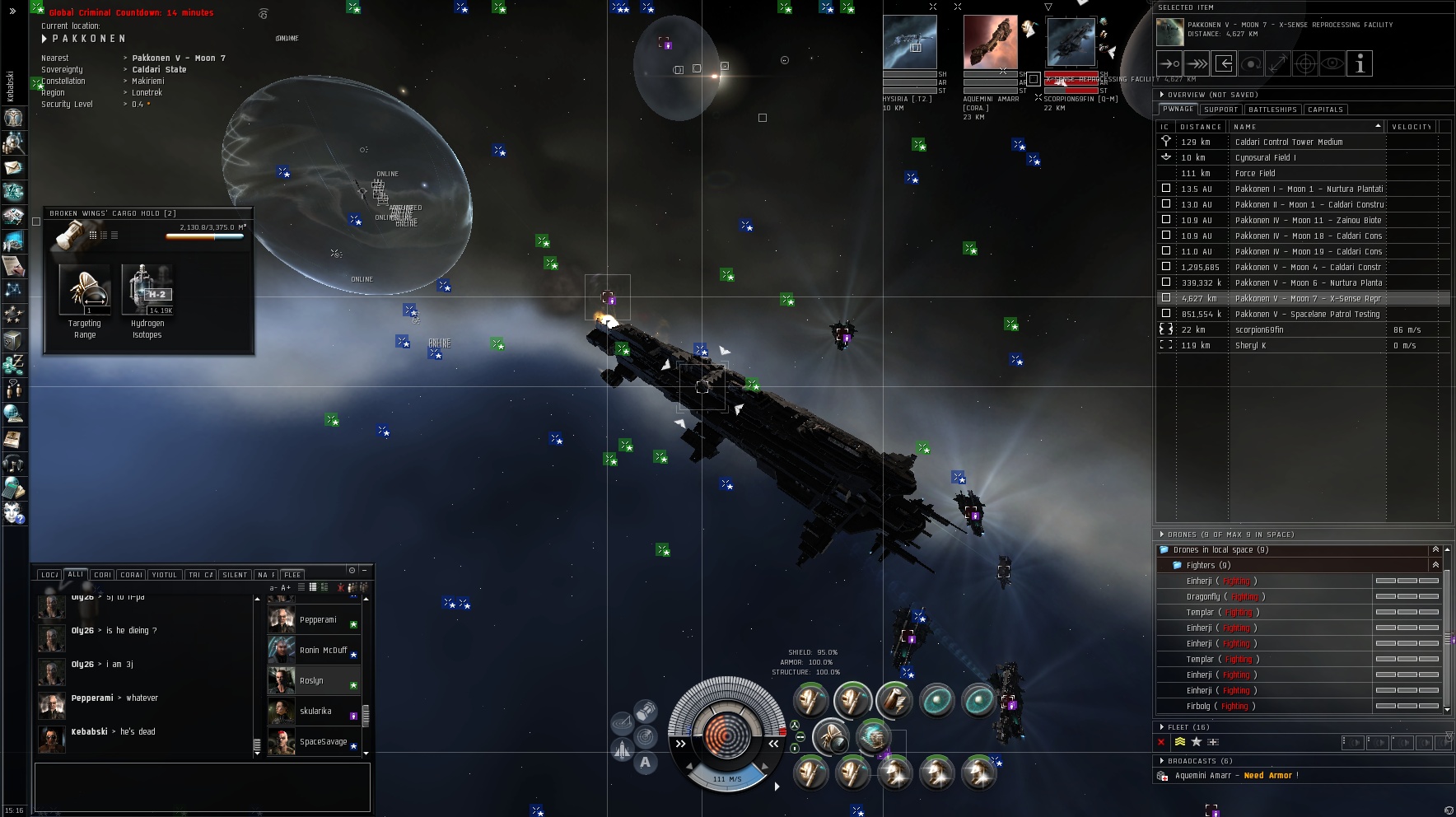This screenshot has width=1456, height=817.
Task: Switch to the Battleships overview tab
Action: point(1272,110)
